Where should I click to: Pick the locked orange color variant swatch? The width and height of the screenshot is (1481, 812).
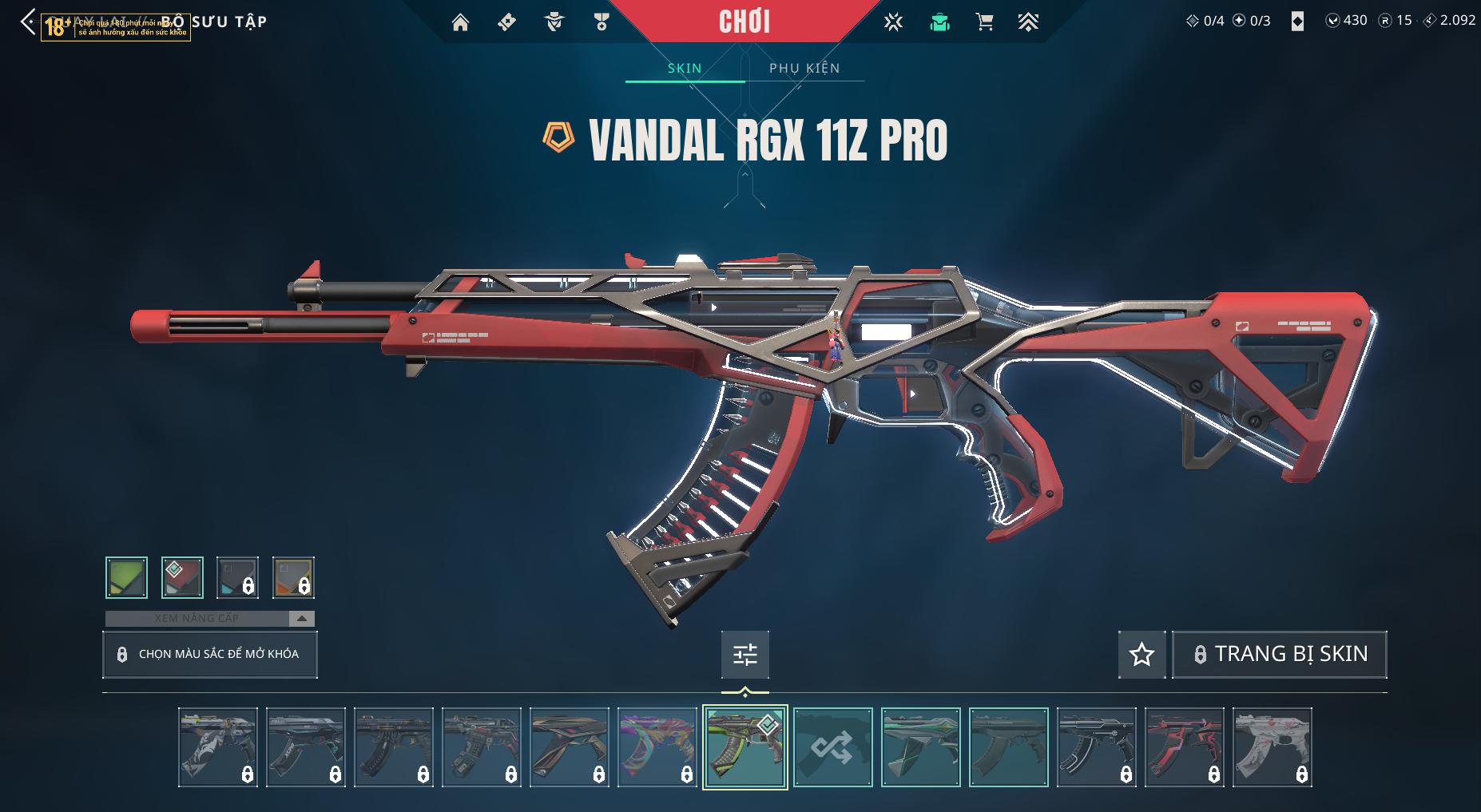point(293,577)
